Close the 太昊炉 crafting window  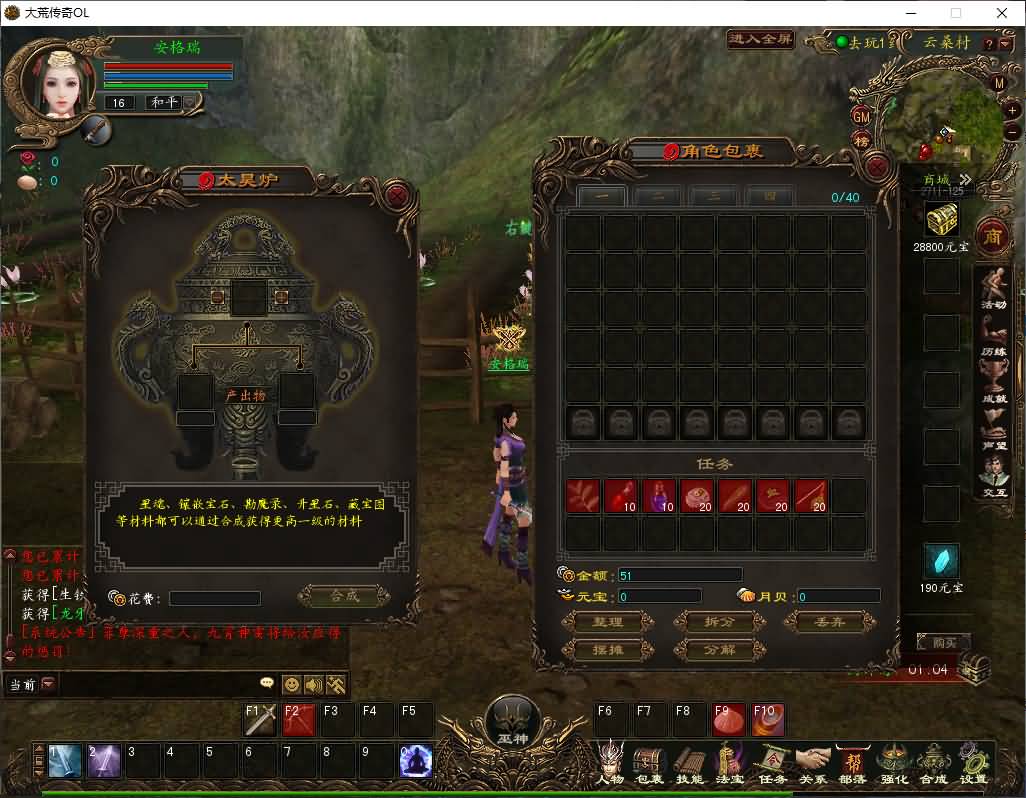397,194
